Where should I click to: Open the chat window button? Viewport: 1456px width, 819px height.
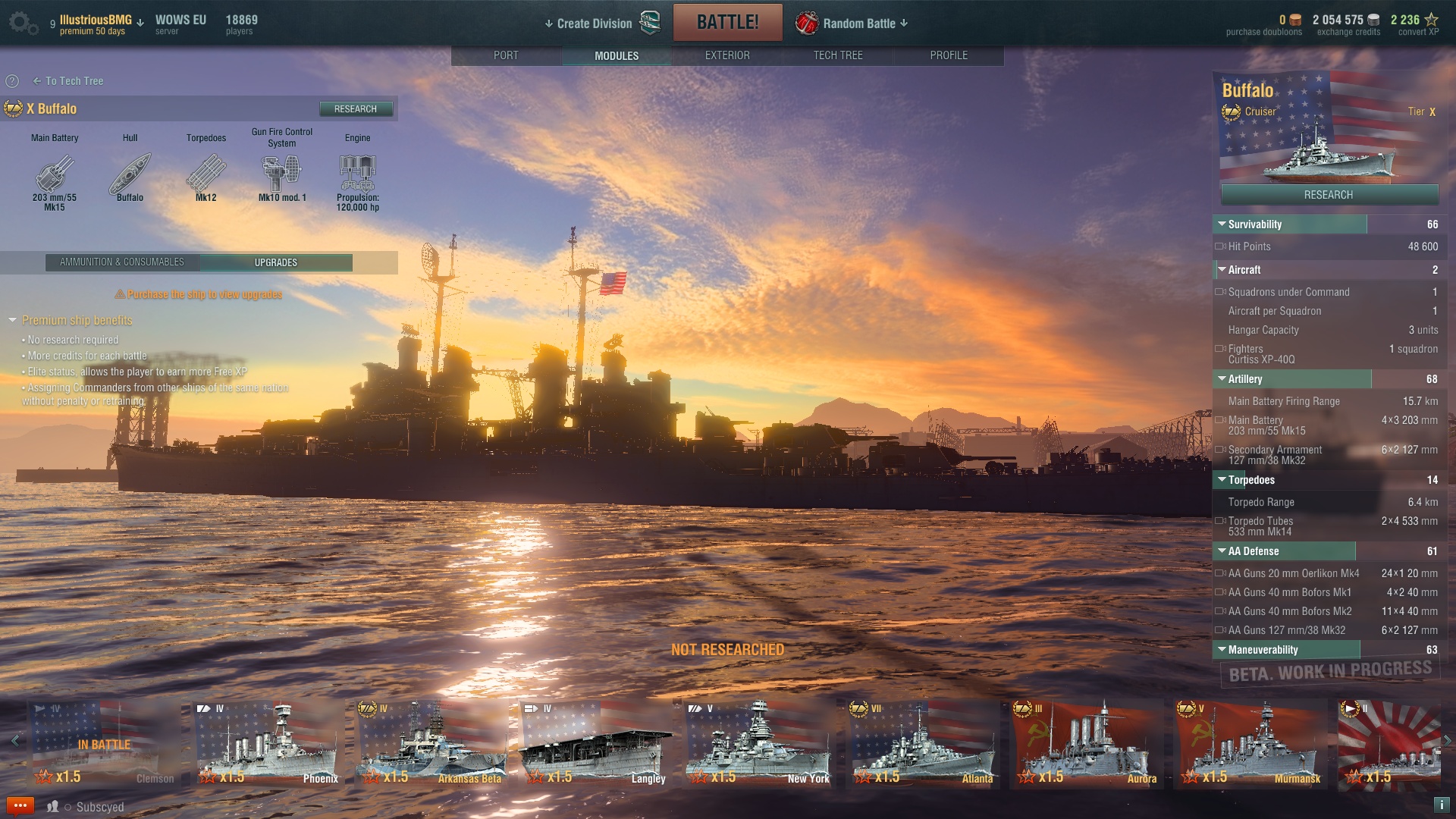pyautogui.click(x=20, y=806)
